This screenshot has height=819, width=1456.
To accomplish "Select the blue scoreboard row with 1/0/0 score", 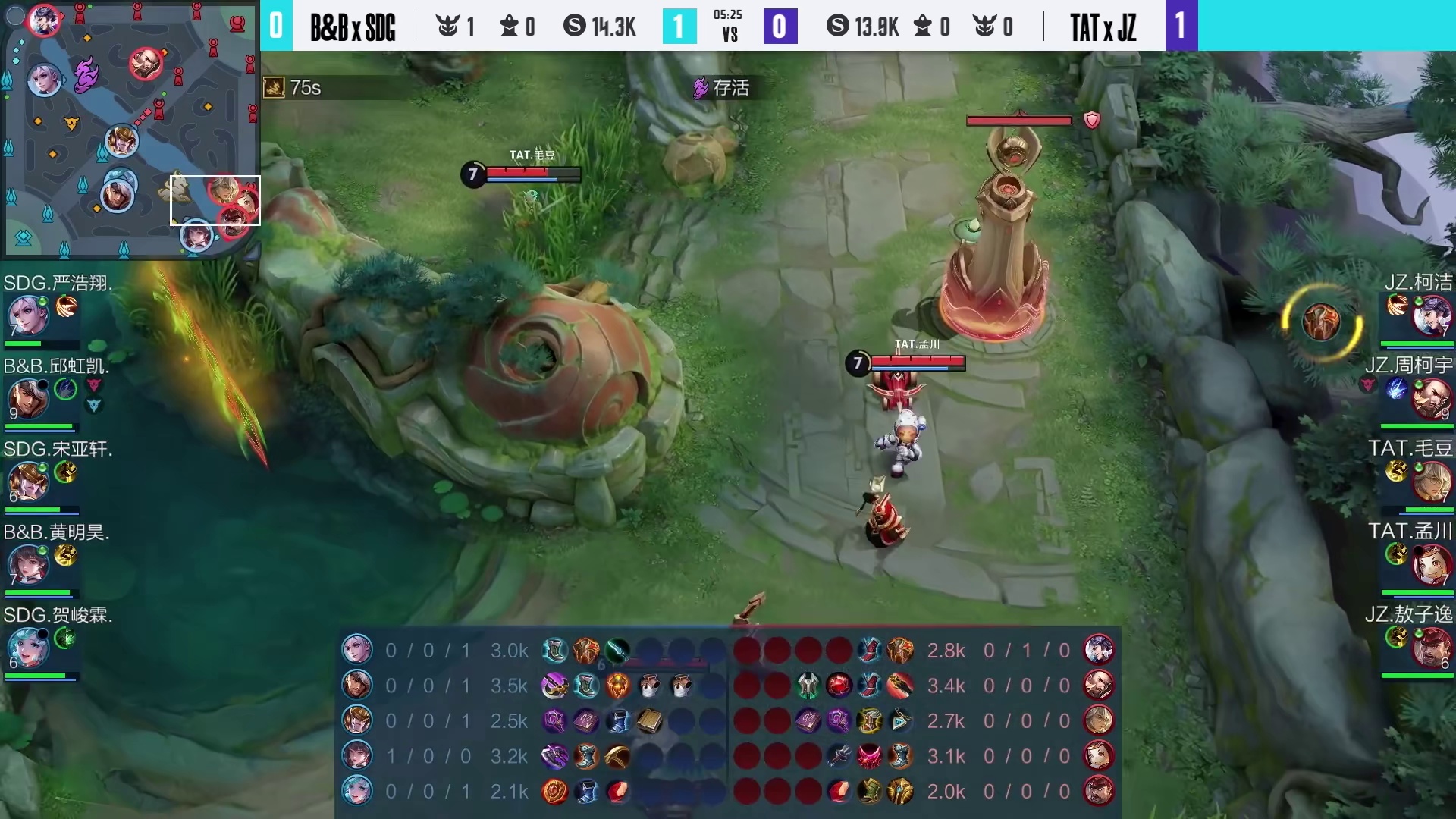I will coord(531,756).
